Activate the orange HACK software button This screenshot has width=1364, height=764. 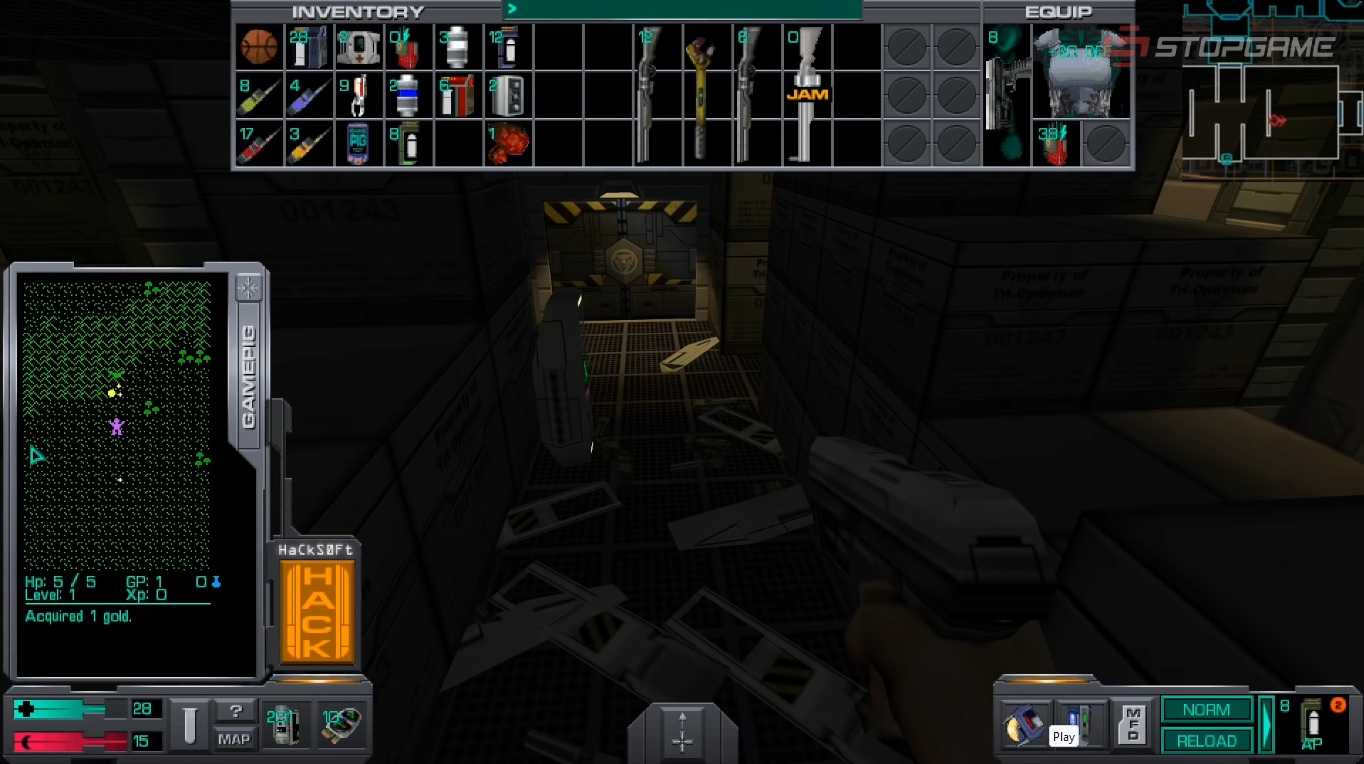coord(317,612)
